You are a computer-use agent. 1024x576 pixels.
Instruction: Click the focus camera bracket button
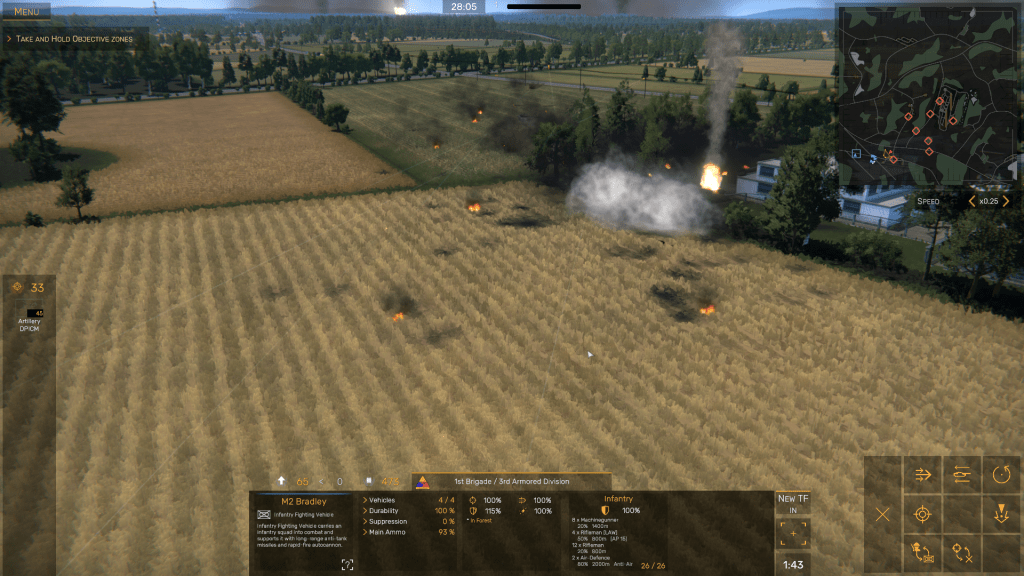tap(793, 534)
